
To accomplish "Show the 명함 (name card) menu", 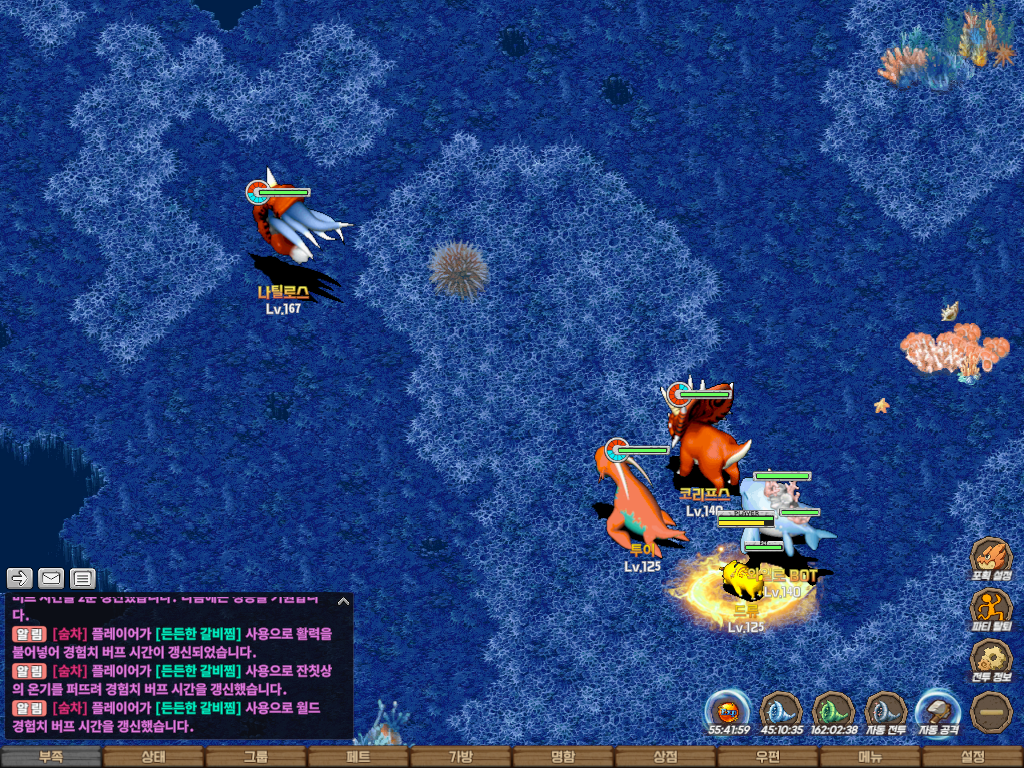I will click(x=563, y=757).
